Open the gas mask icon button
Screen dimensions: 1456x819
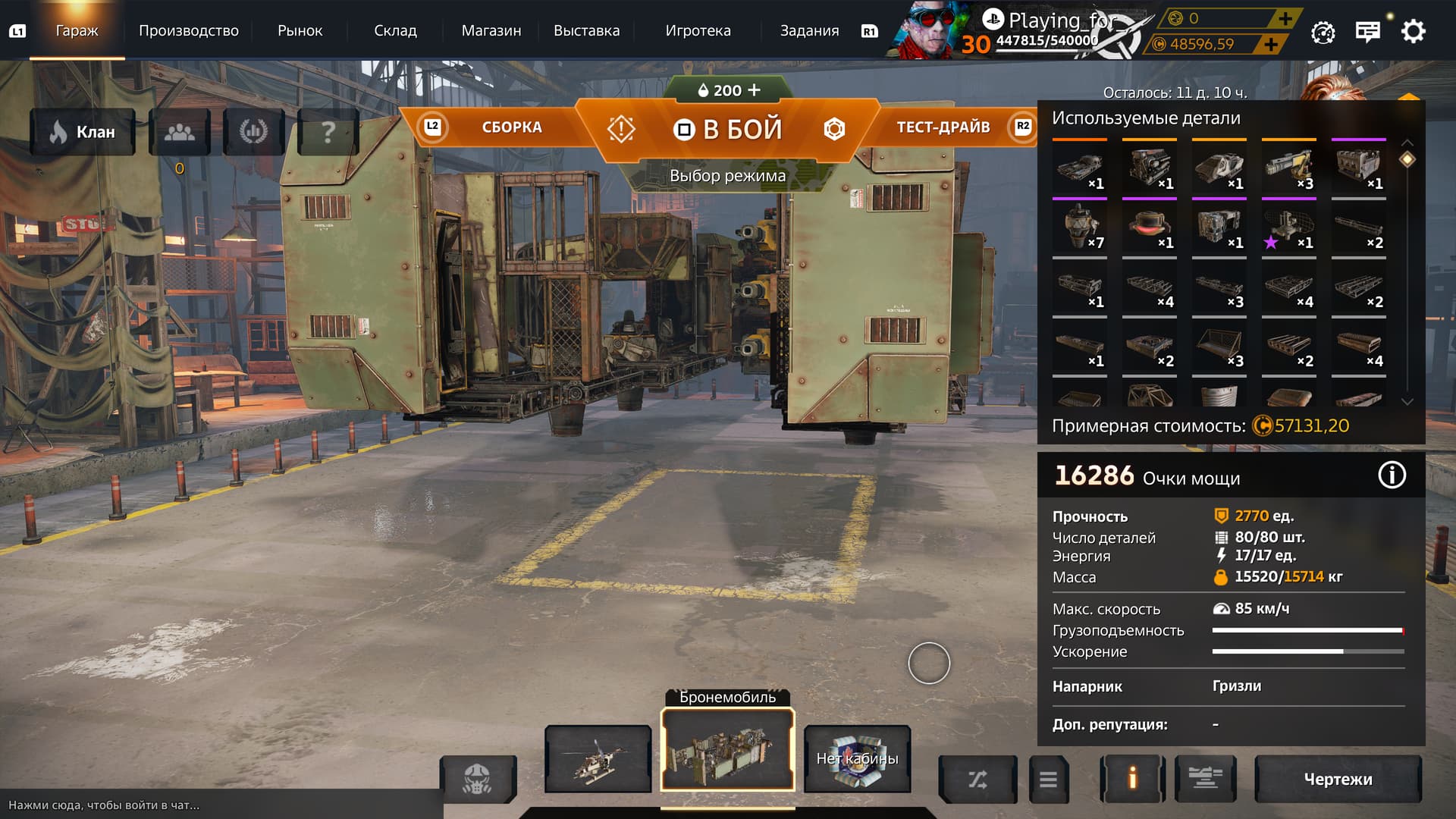click(477, 779)
